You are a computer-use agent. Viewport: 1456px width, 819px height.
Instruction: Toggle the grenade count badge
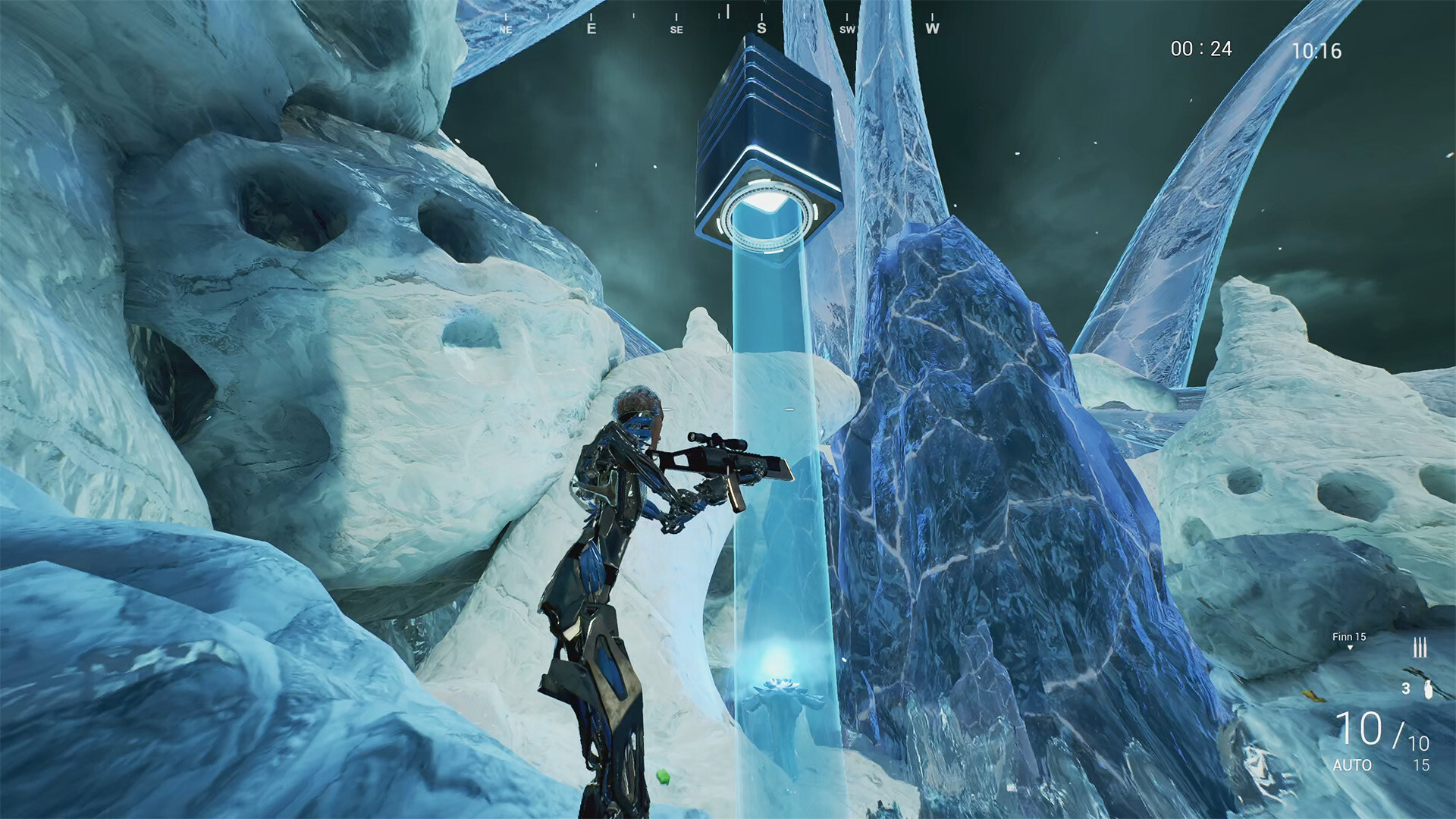pos(1406,689)
